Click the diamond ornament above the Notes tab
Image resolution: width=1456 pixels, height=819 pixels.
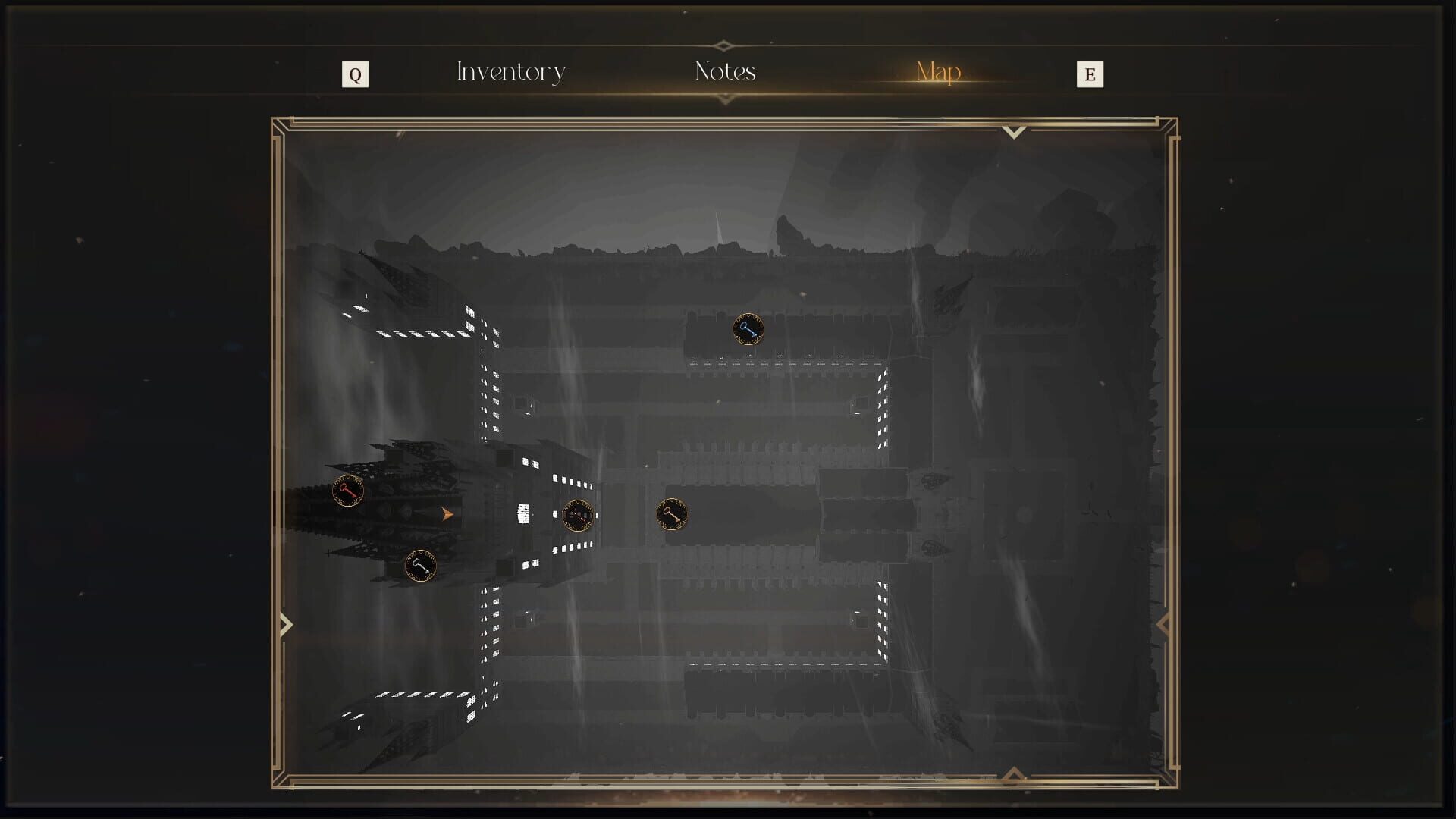pyautogui.click(x=723, y=45)
